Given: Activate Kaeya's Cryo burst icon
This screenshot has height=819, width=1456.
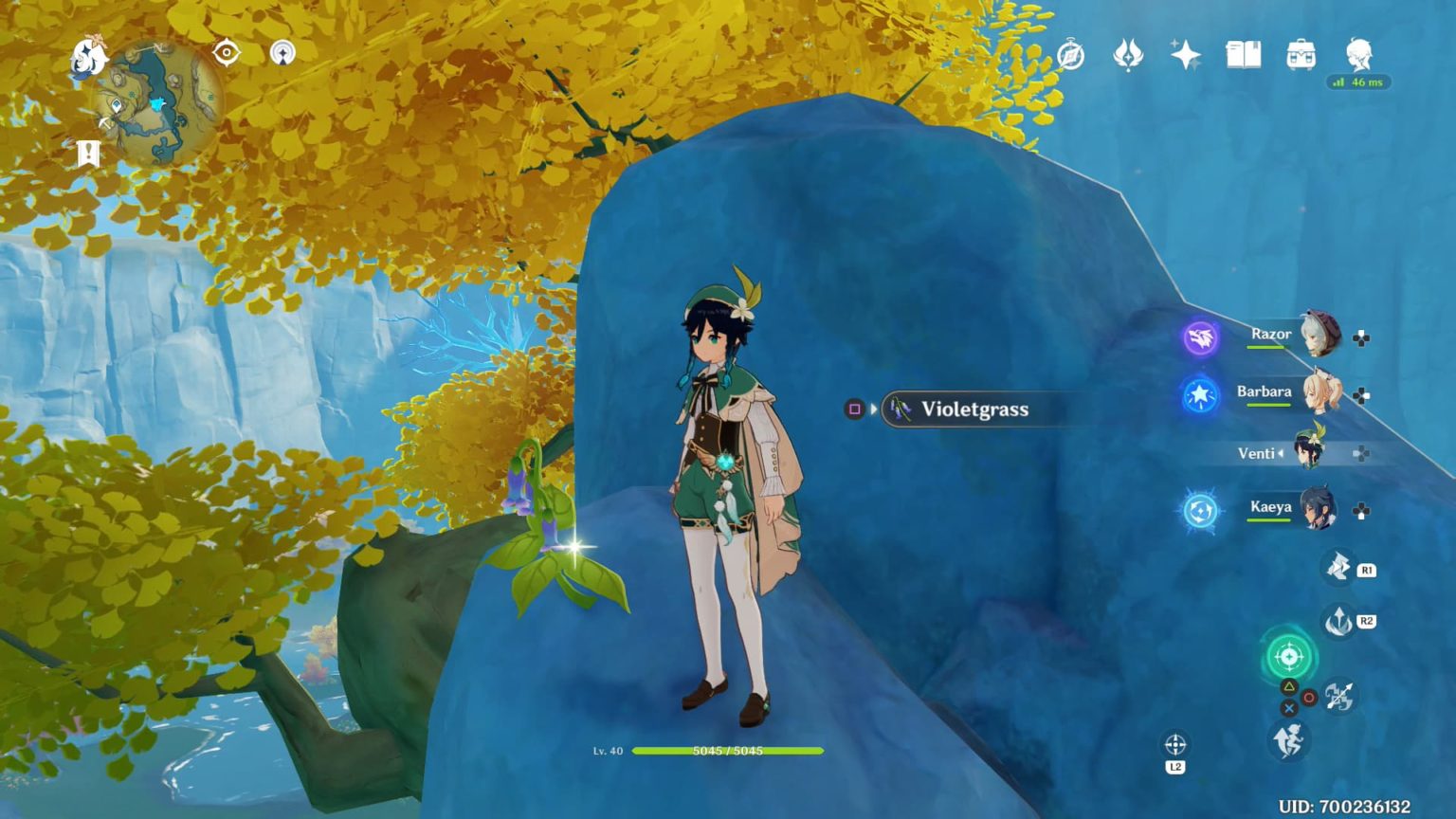Looking at the screenshot, I should click(1198, 513).
